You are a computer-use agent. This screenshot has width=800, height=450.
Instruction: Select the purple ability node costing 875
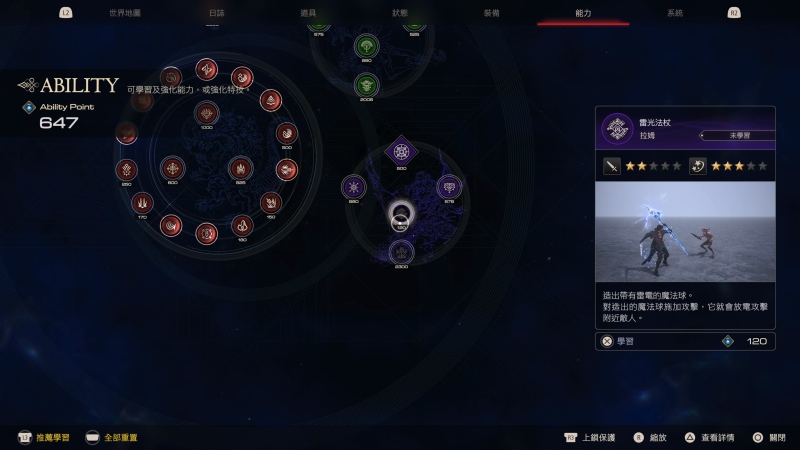[449, 186]
